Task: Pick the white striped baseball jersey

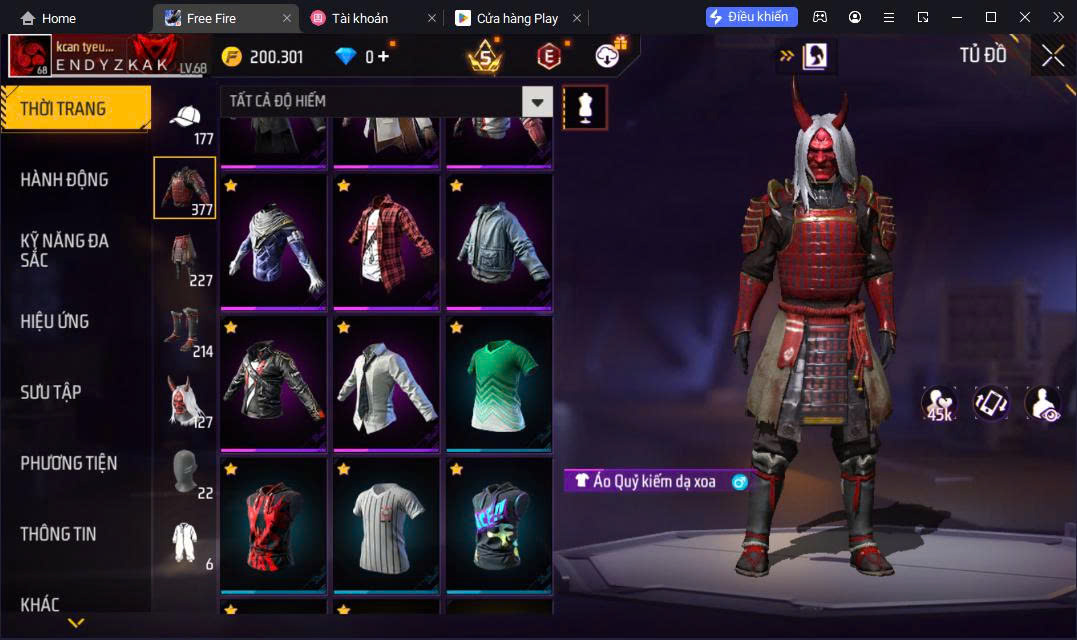Action: click(x=386, y=525)
